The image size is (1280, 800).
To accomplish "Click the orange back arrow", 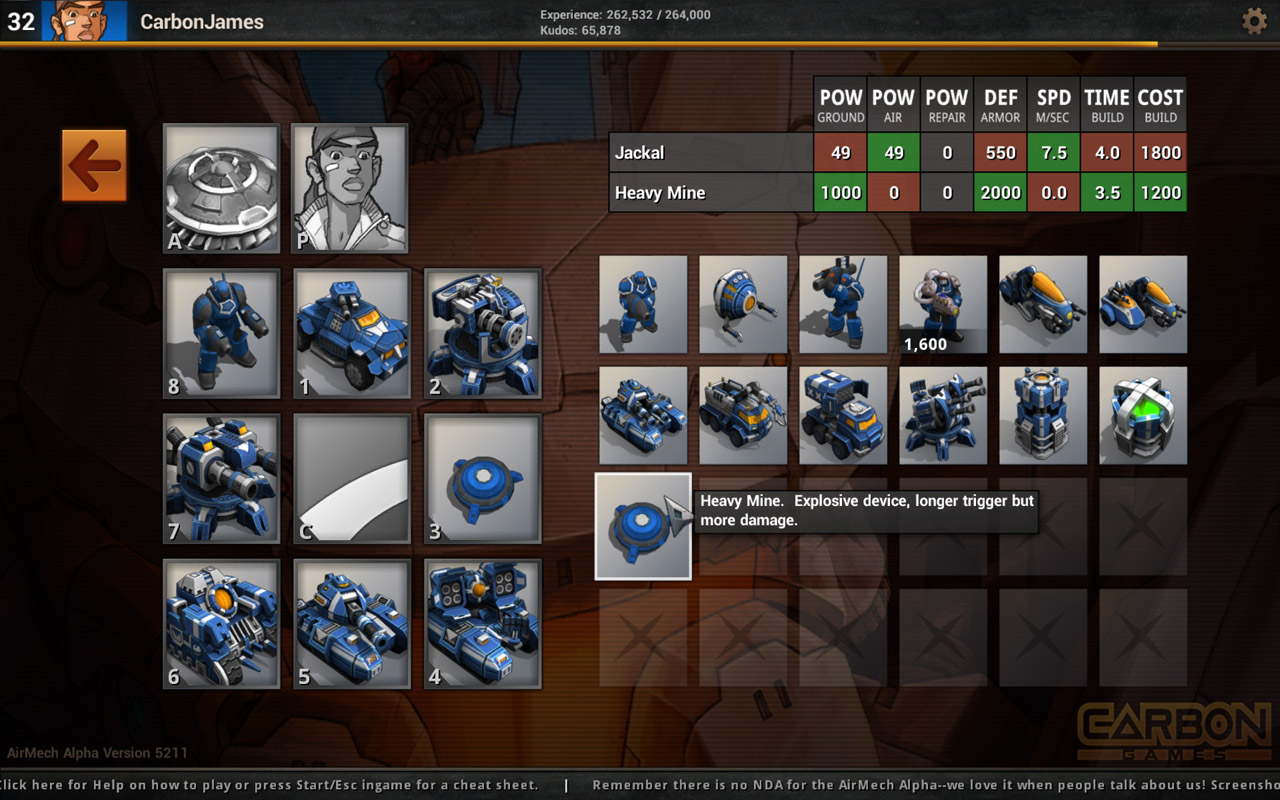I will tap(94, 166).
